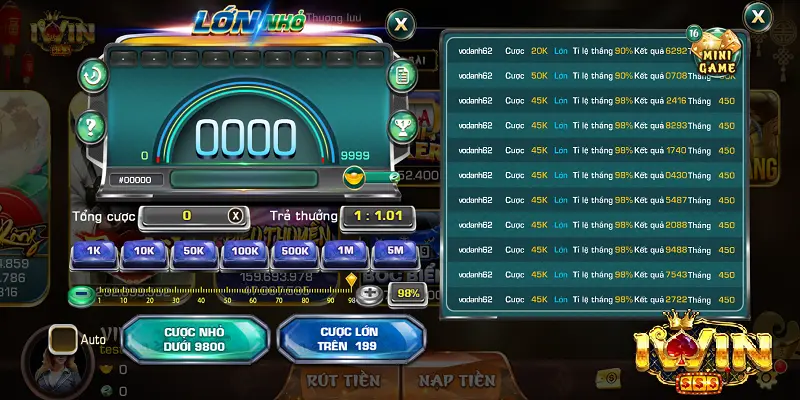The width and height of the screenshot is (800, 400).
Task: Clear the total bet with the X button
Action: (x=235, y=216)
